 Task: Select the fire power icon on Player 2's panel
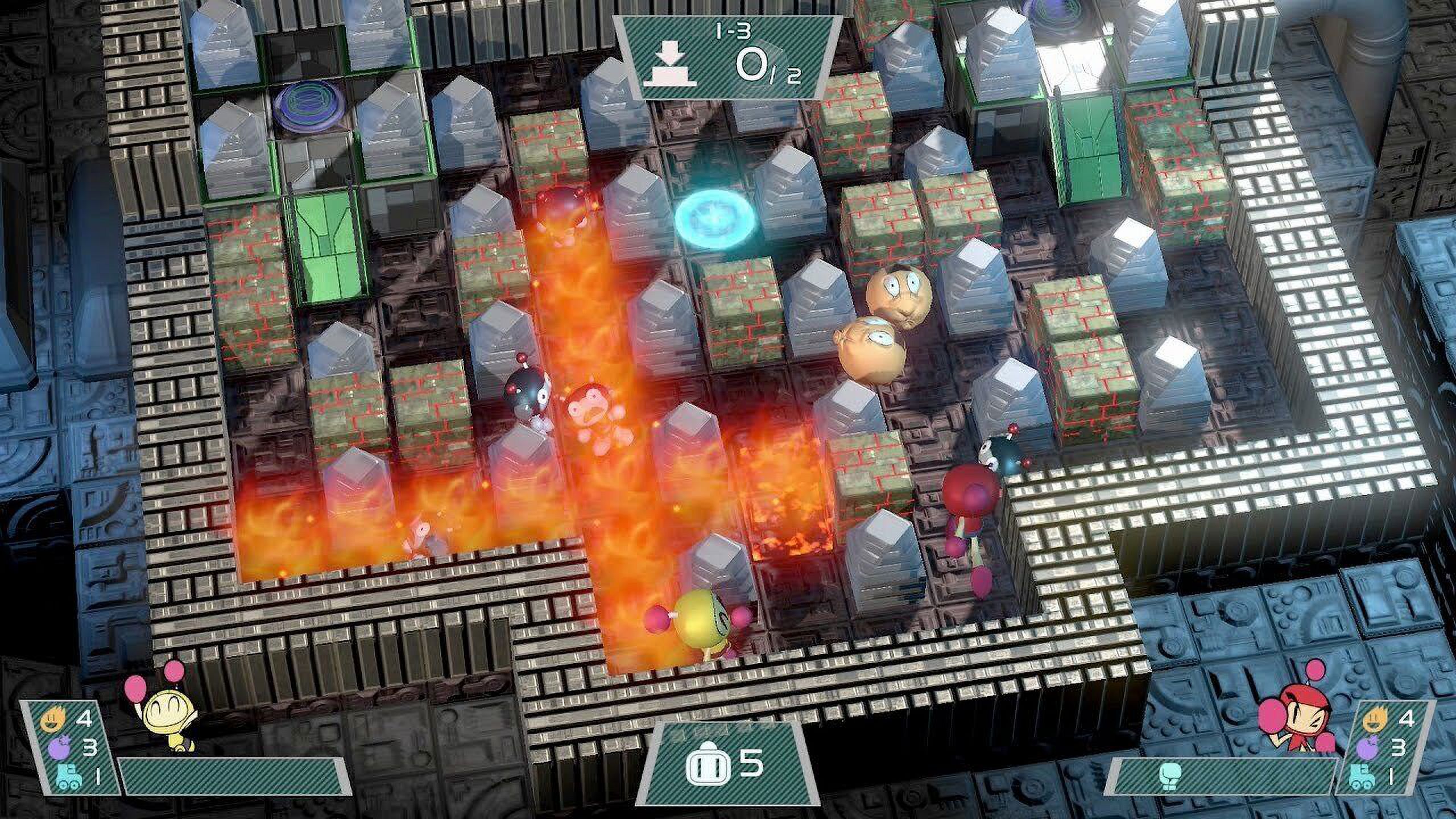(1375, 719)
